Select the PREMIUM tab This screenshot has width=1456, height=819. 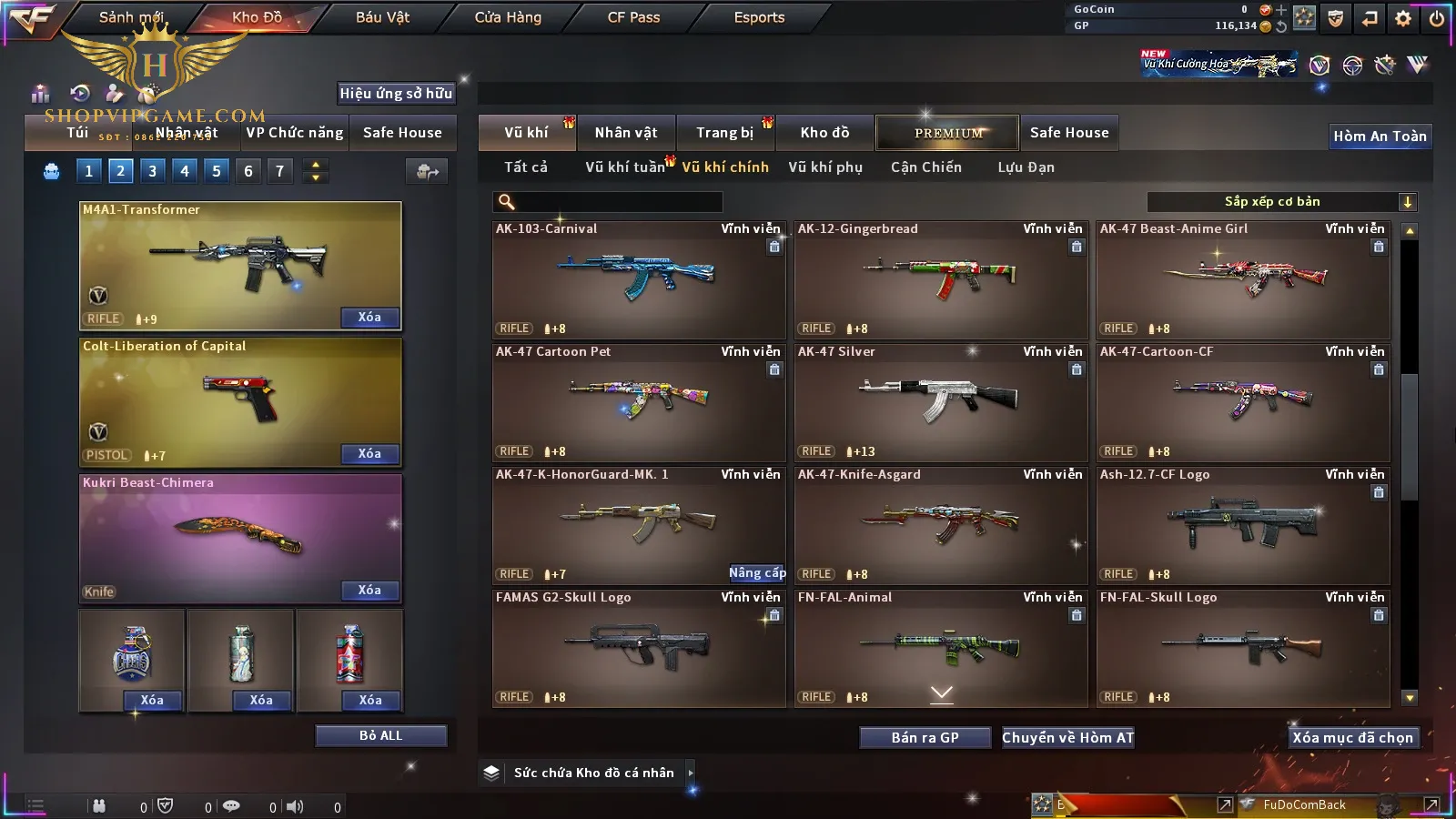948,133
